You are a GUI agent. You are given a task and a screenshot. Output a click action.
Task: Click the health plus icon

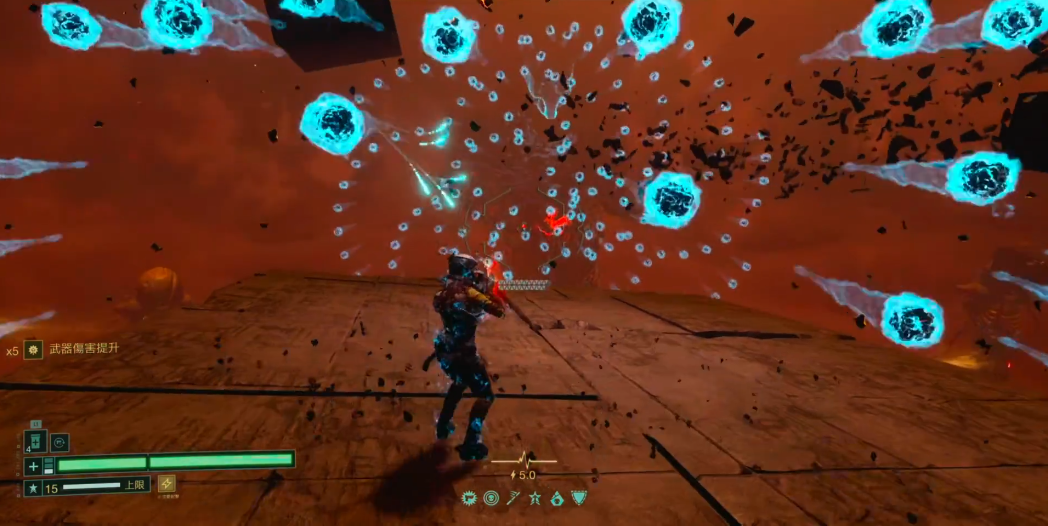[33, 466]
